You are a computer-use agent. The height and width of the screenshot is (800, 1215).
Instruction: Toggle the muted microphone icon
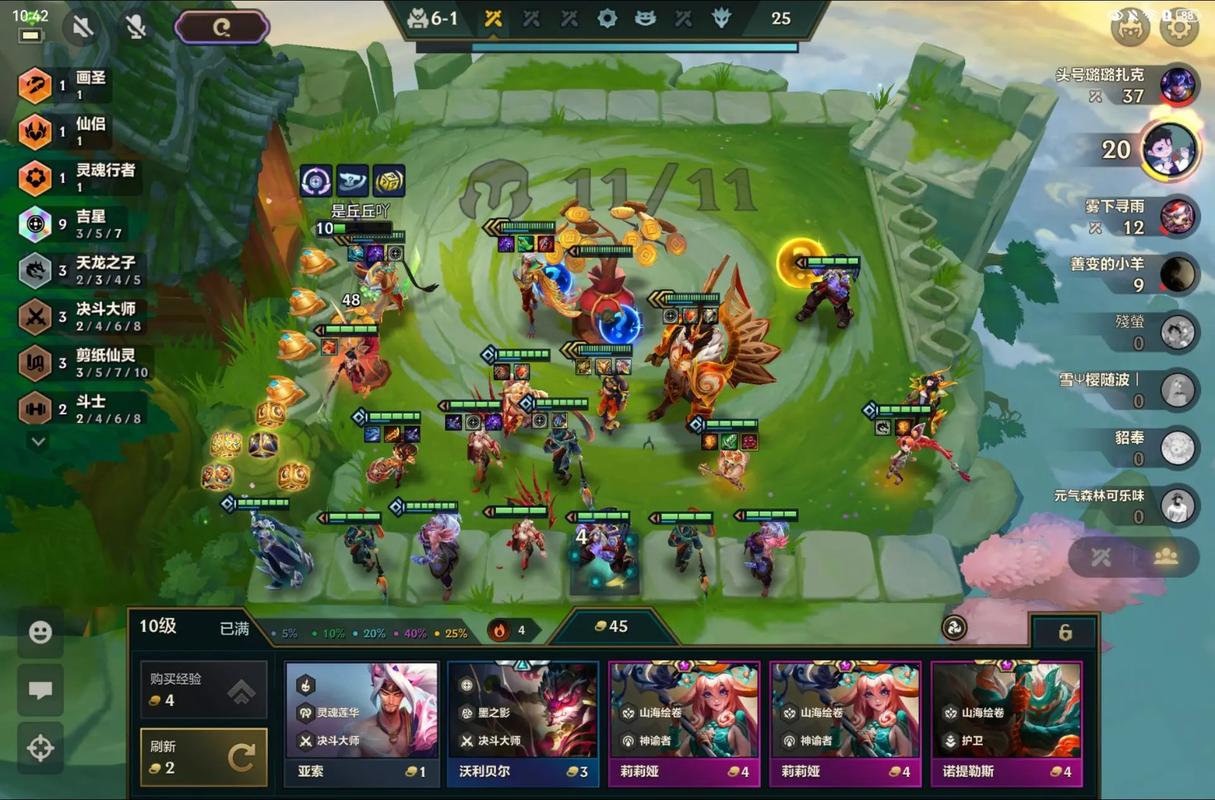click(x=136, y=27)
